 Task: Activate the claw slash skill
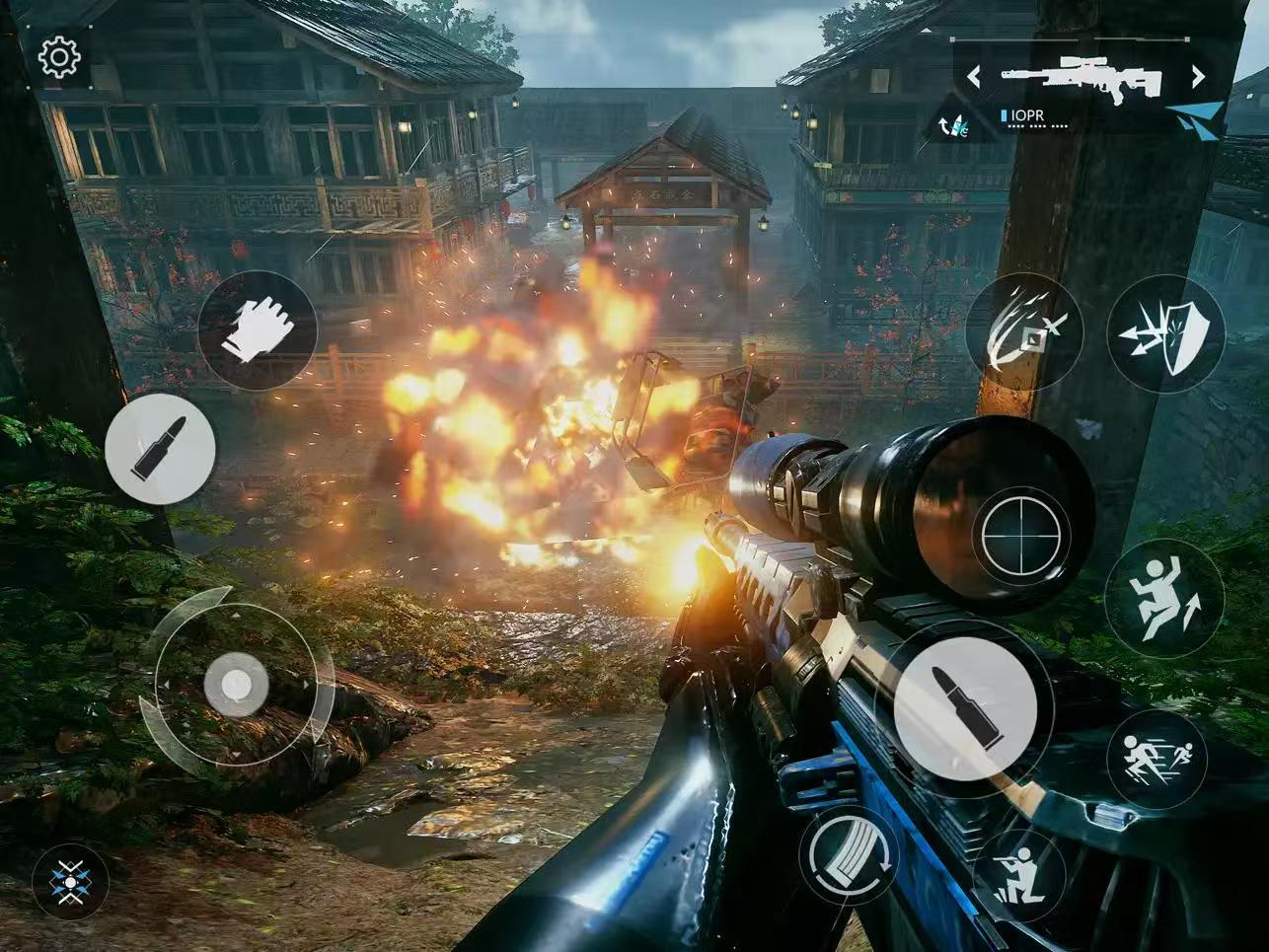pos(1023,330)
